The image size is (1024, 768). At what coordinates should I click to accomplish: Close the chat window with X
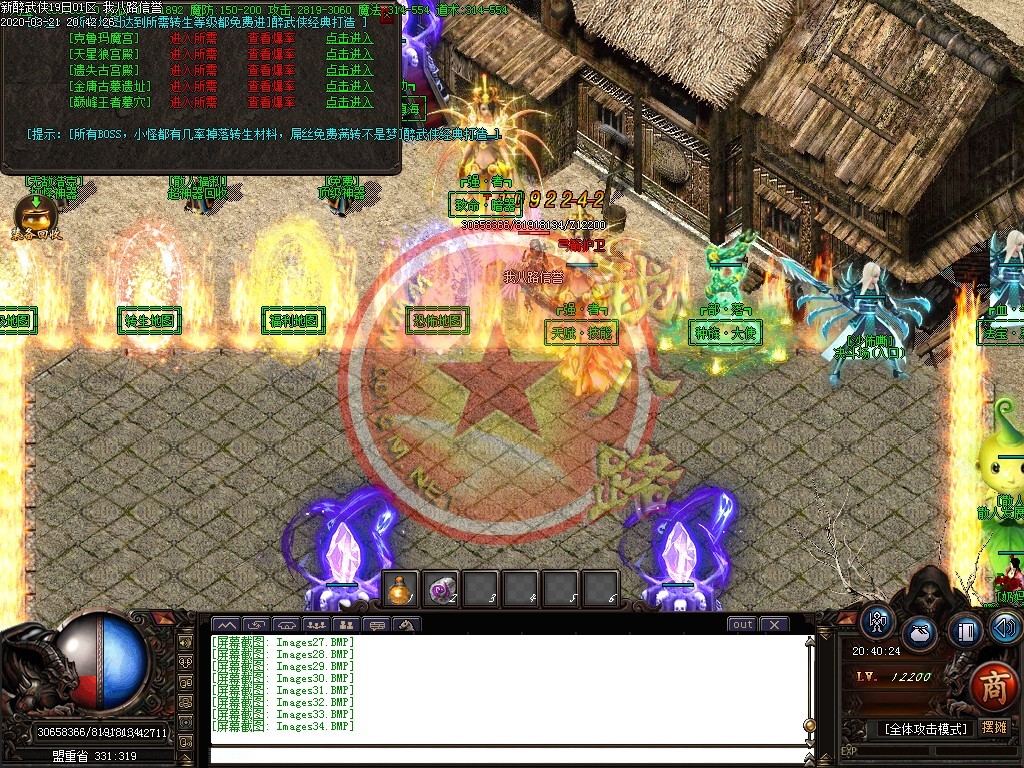[x=774, y=625]
